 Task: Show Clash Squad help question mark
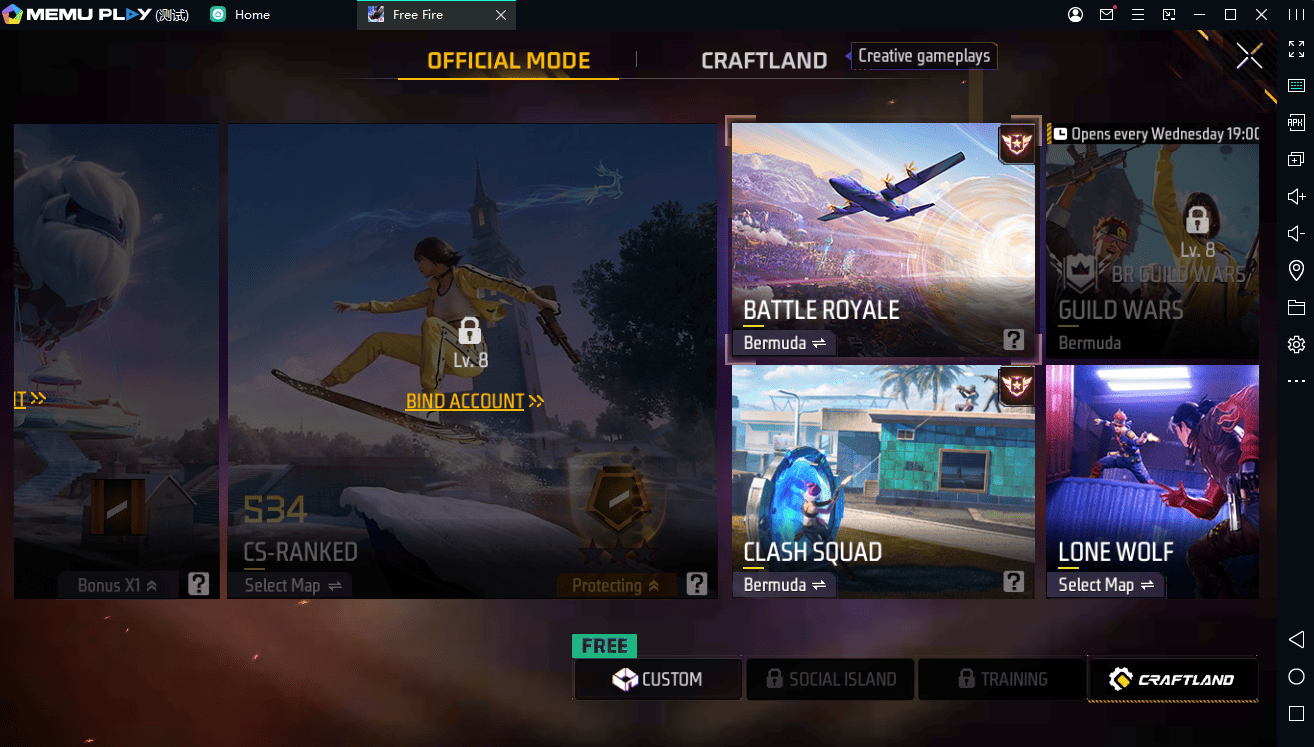click(1013, 582)
